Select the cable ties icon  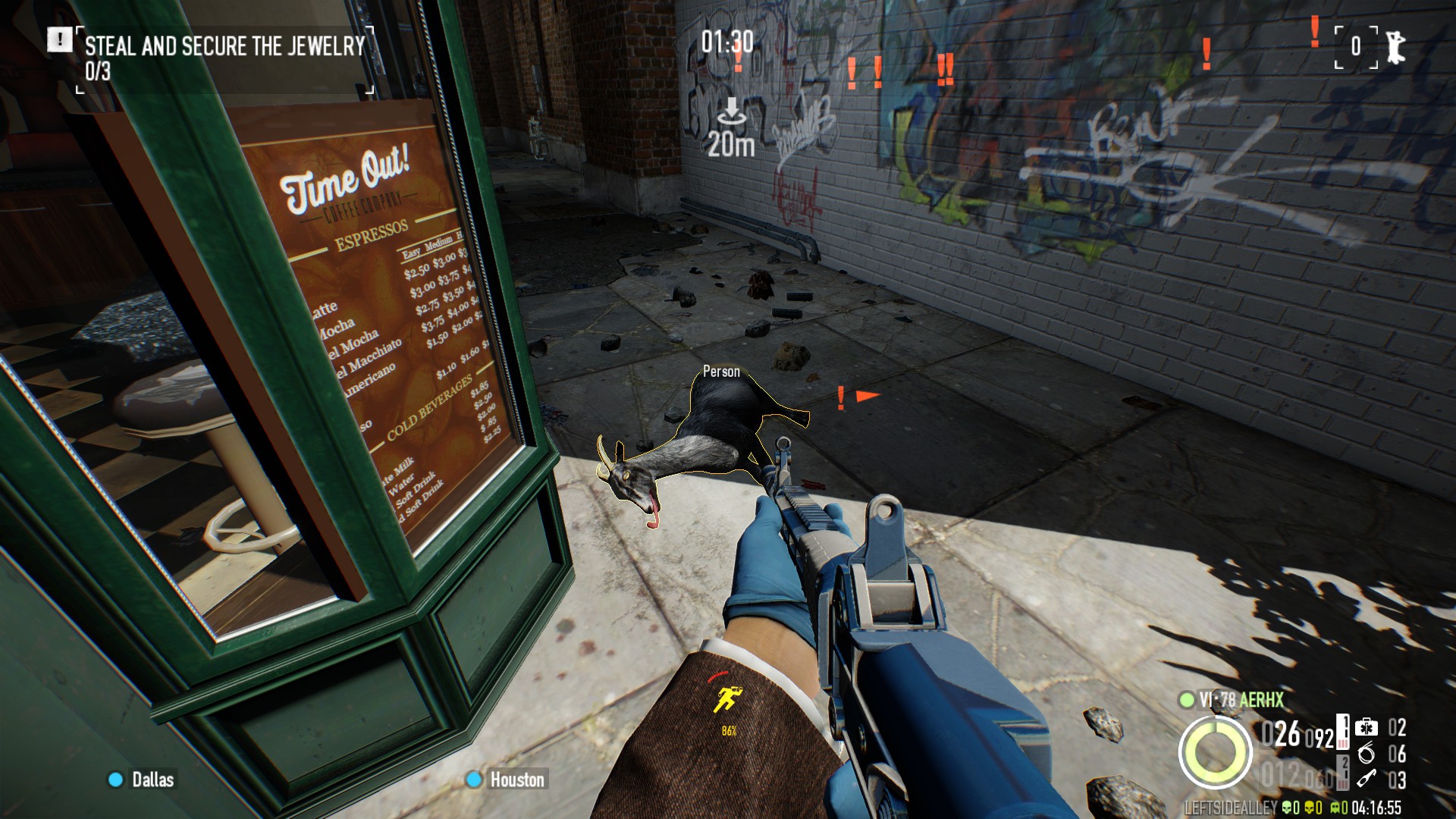pyautogui.click(x=1367, y=753)
